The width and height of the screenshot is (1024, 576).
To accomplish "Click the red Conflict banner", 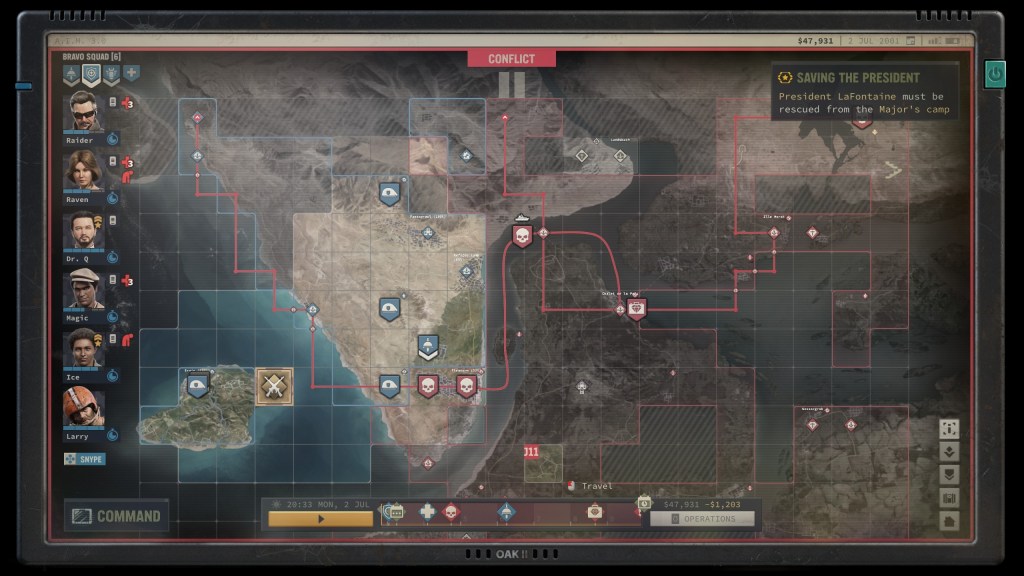I will point(511,59).
